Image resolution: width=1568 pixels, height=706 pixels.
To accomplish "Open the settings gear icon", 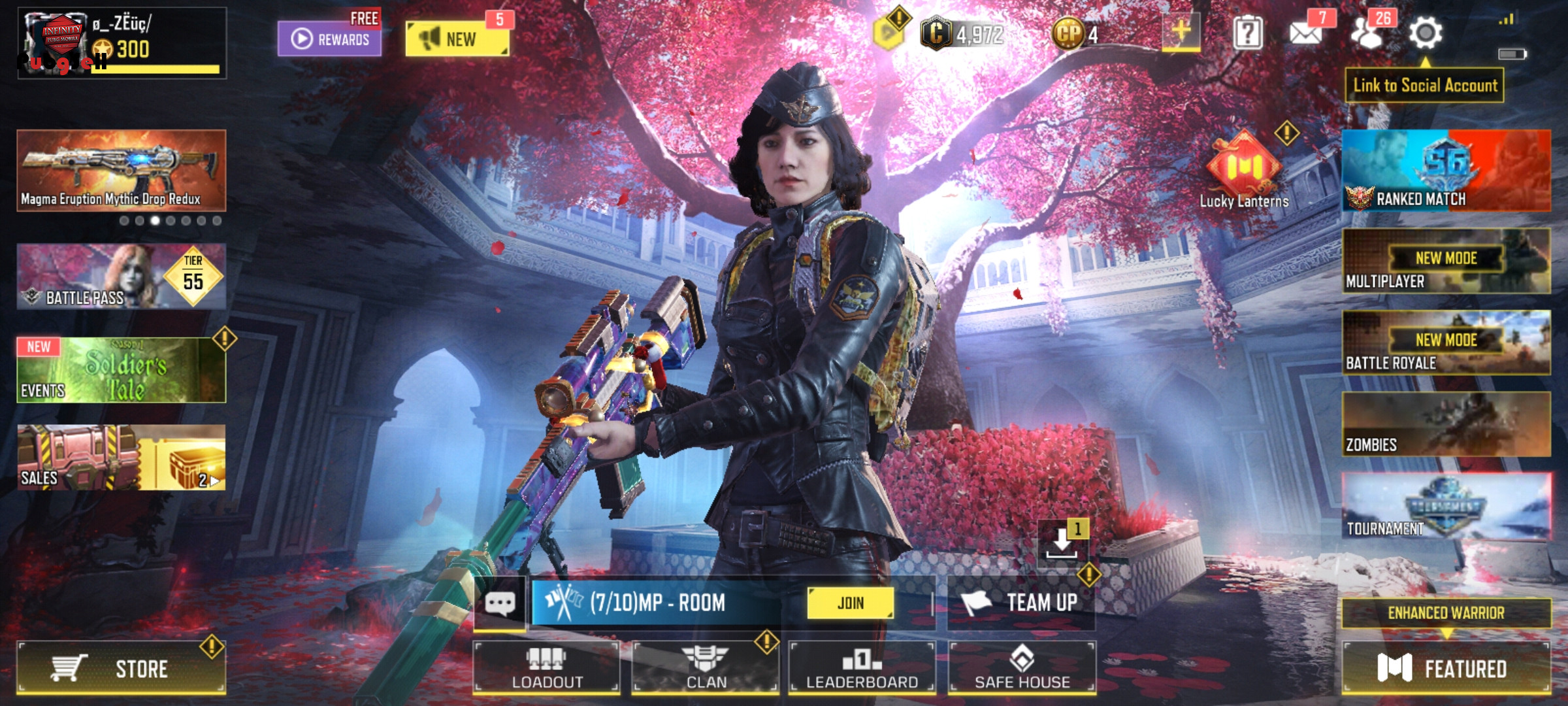I will tap(1425, 33).
